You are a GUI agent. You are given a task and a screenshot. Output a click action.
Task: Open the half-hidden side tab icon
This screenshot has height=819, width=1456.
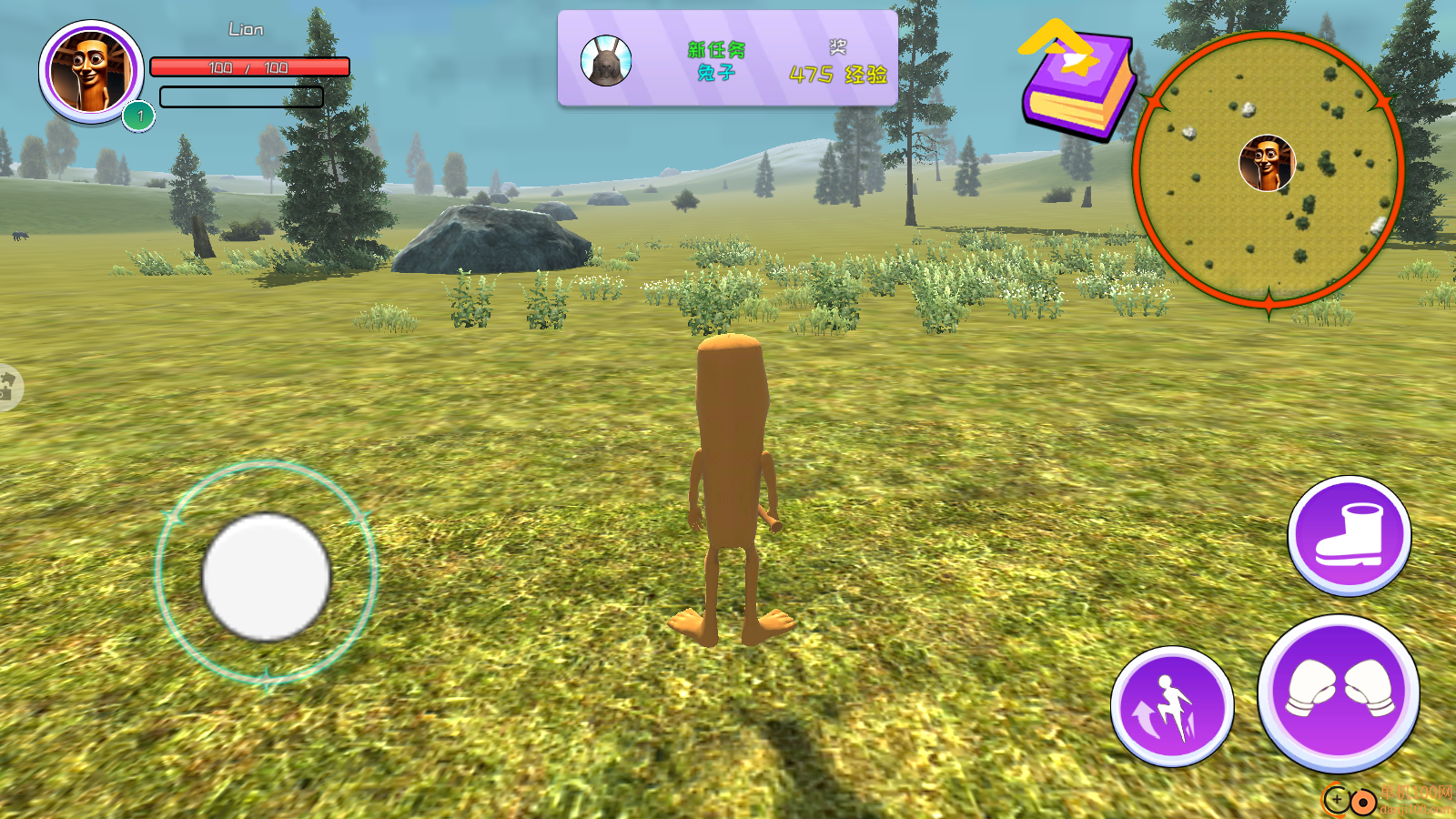[x=9, y=387]
